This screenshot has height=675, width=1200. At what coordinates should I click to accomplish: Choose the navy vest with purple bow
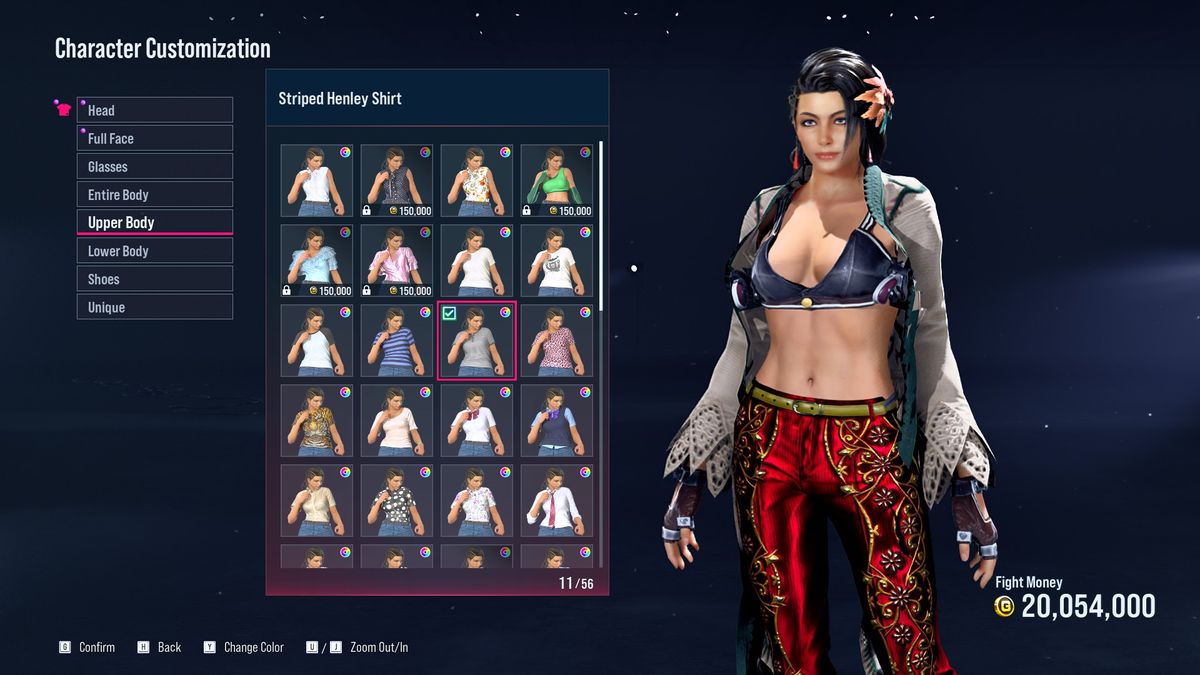point(556,421)
